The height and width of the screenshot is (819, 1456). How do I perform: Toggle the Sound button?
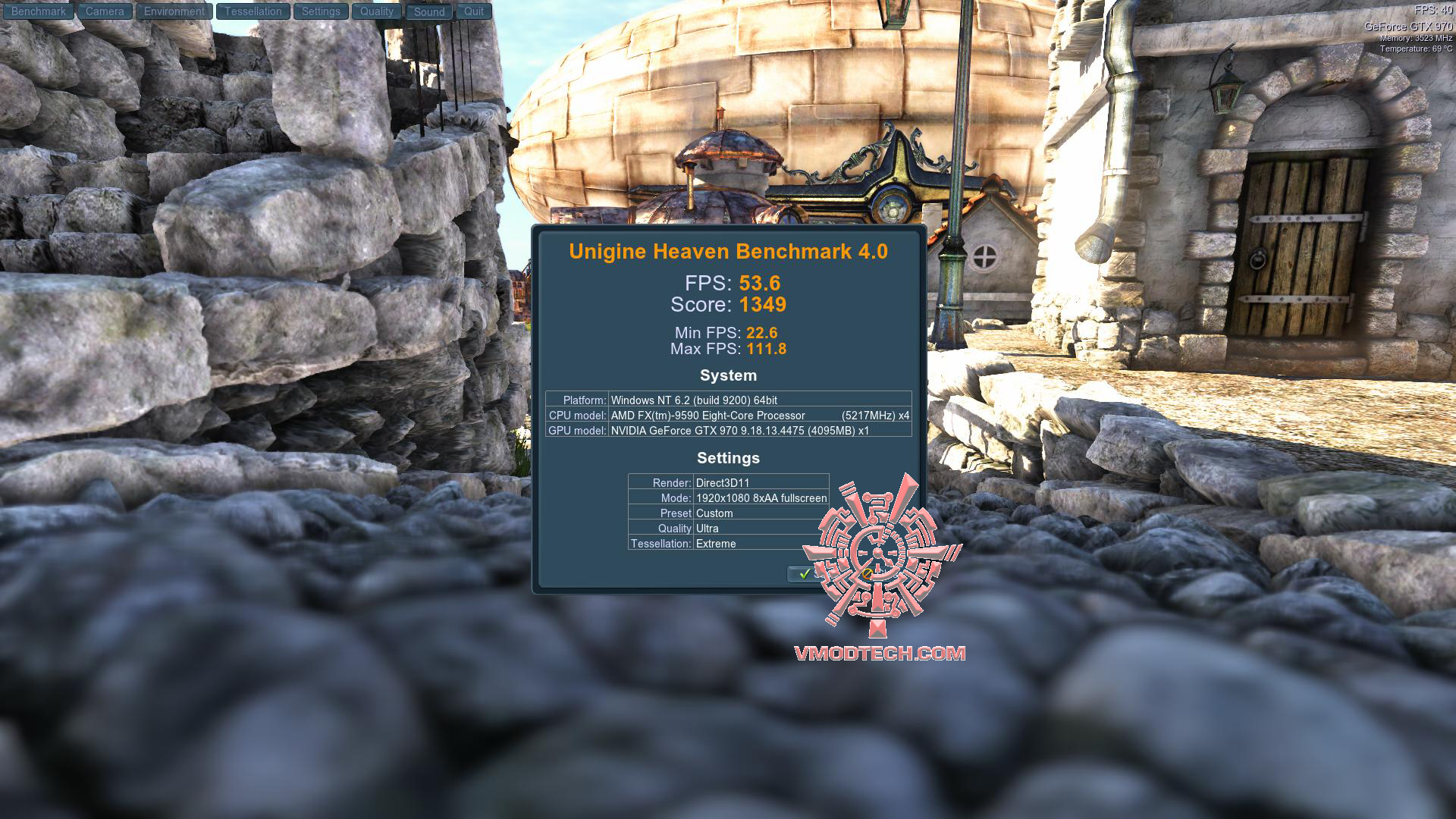pyautogui.click(x=429, y=11)
